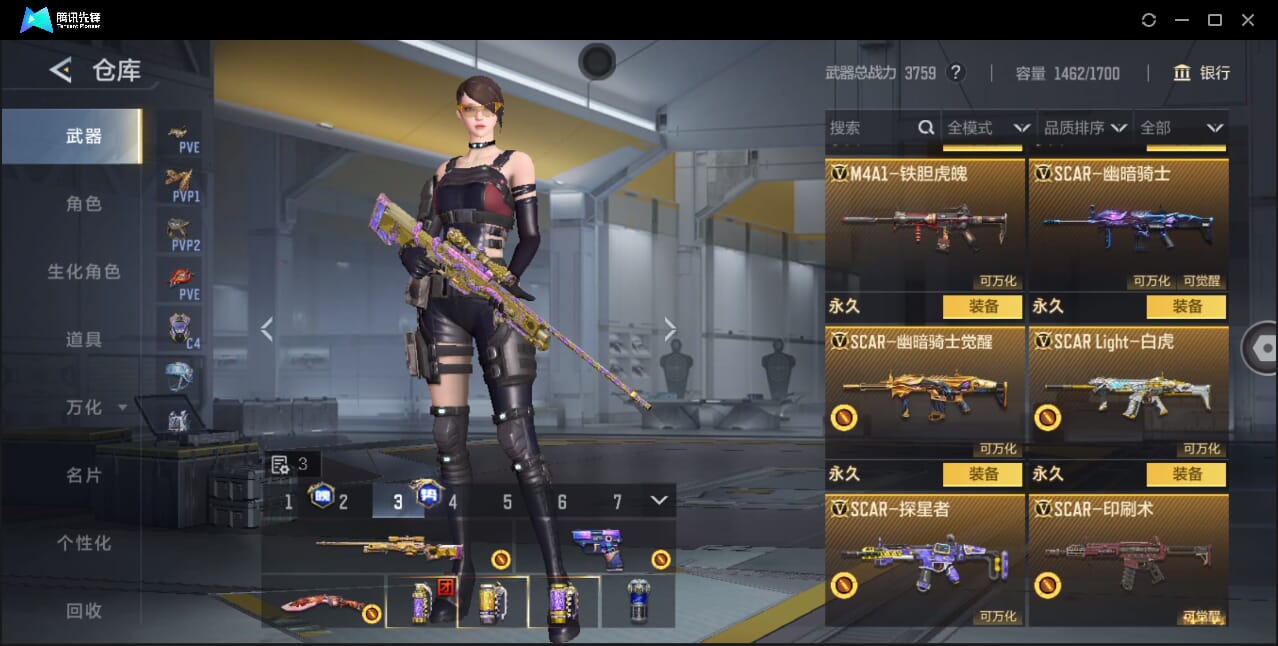Open the 角色 category
The height and width of the screenshot is (646, 1278).
point(84,204)
